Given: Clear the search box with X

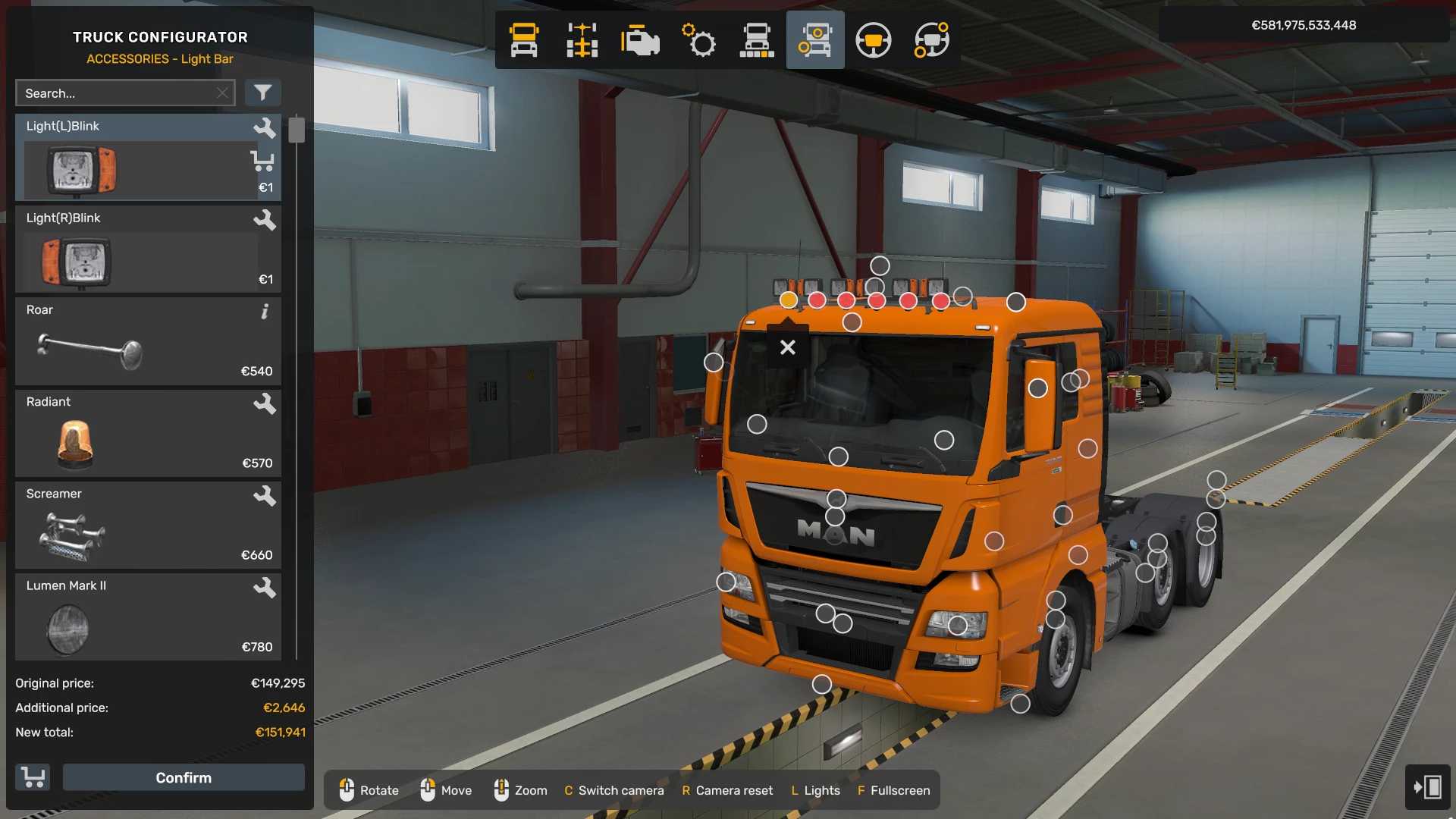Looking at the screenshot, I should (222, 93).
